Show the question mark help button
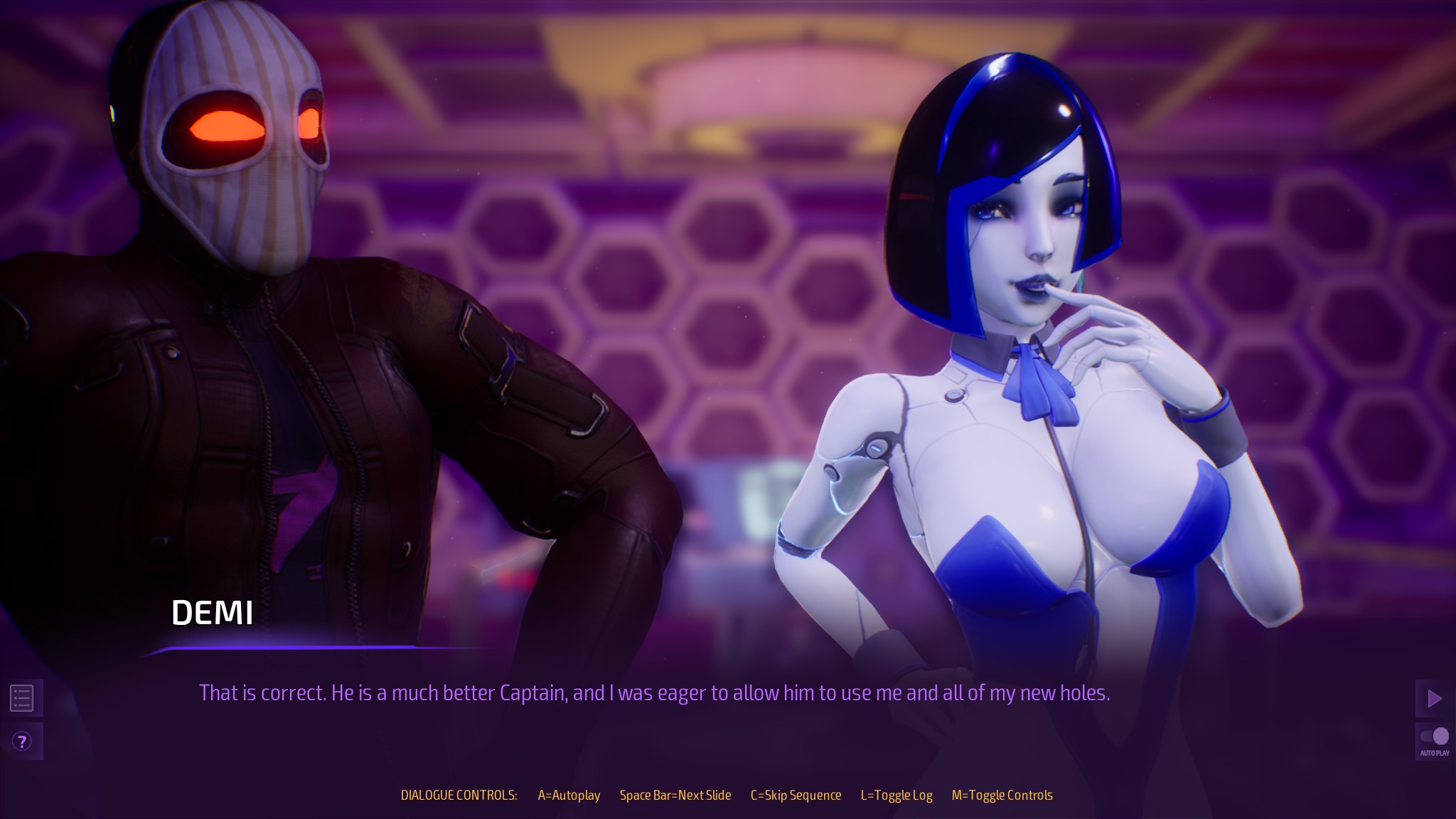The height and width of the screenshot is (819, 1456). point(22,742)
